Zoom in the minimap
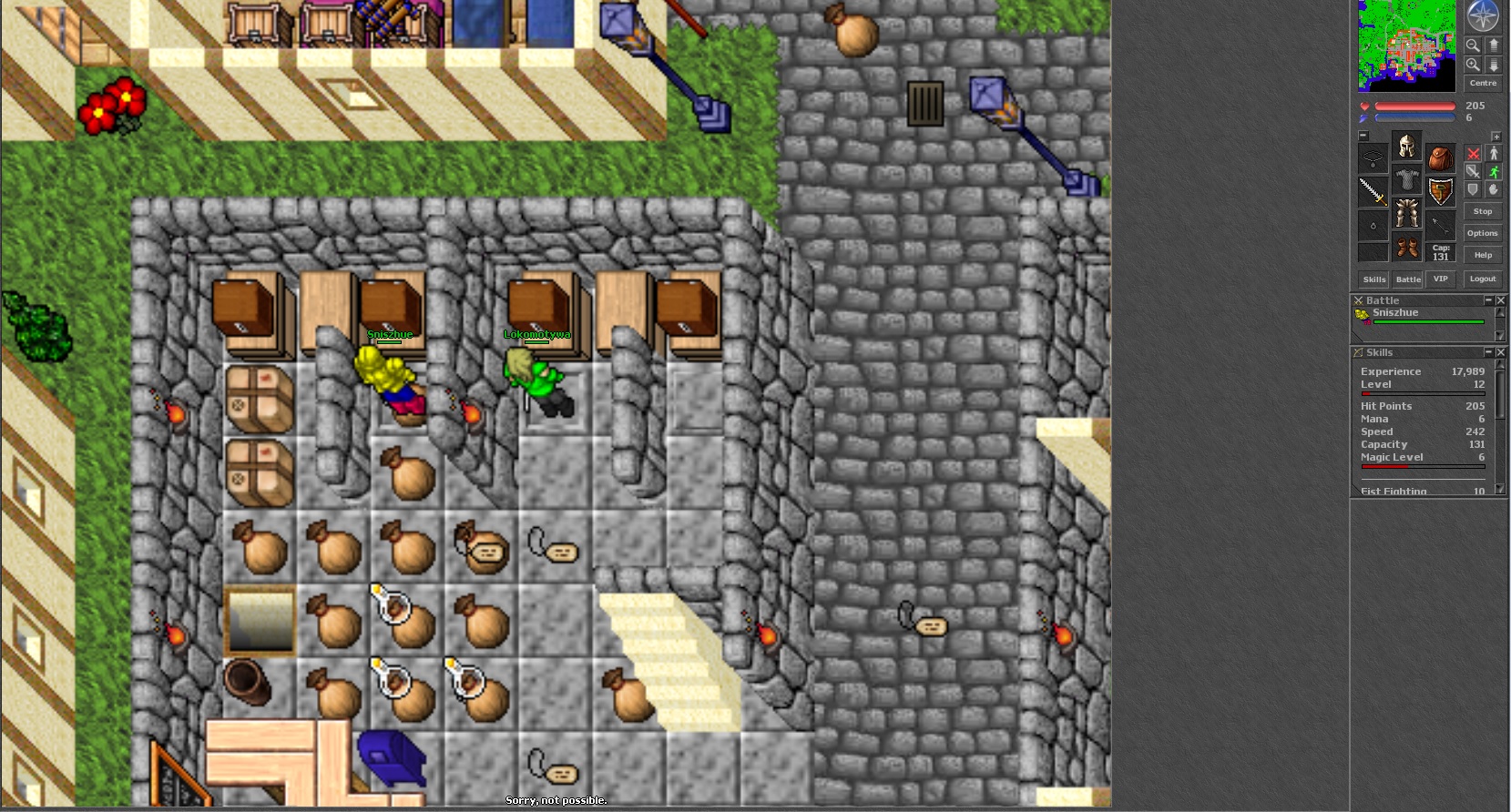This screenshot has width=1511, height=812. coord(1473,65)
